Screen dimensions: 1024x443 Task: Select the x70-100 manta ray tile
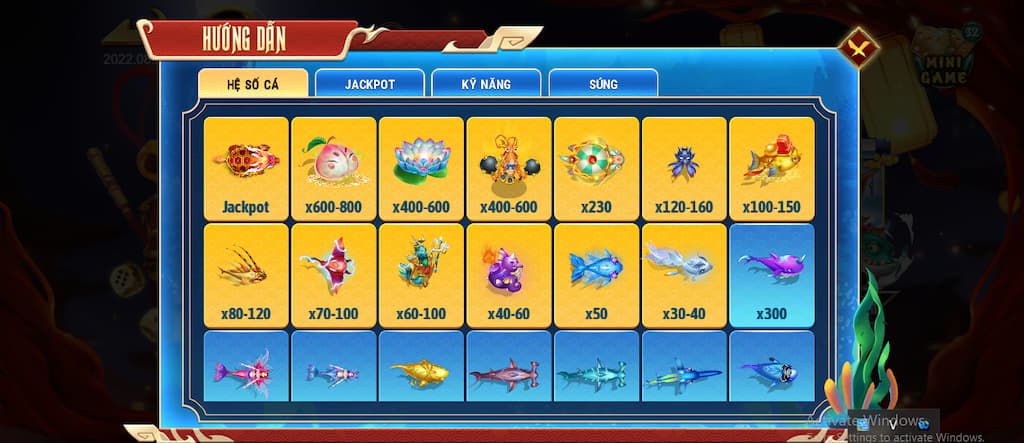click(334, 274)
